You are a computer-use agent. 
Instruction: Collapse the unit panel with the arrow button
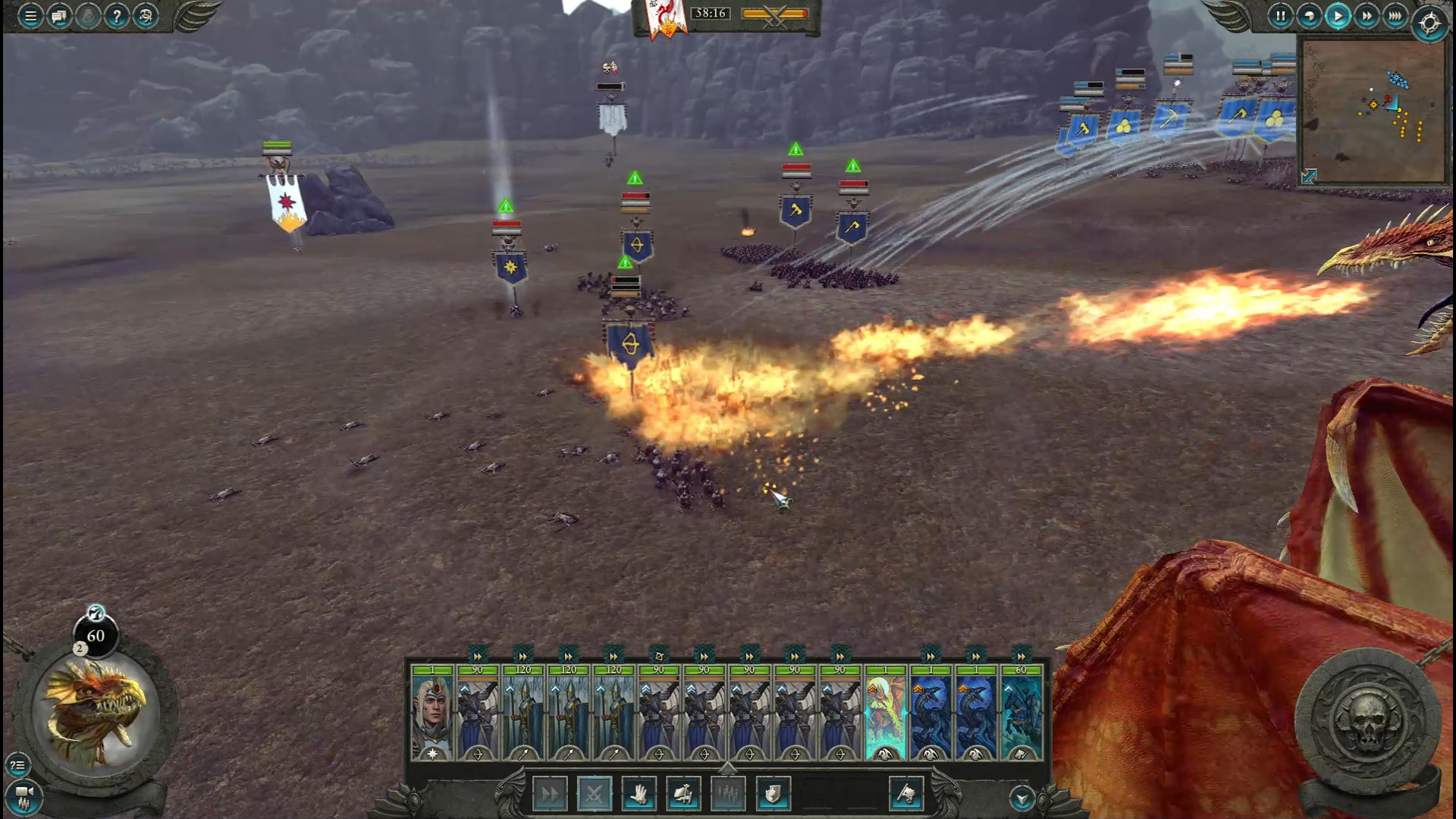coord(1021,798)
